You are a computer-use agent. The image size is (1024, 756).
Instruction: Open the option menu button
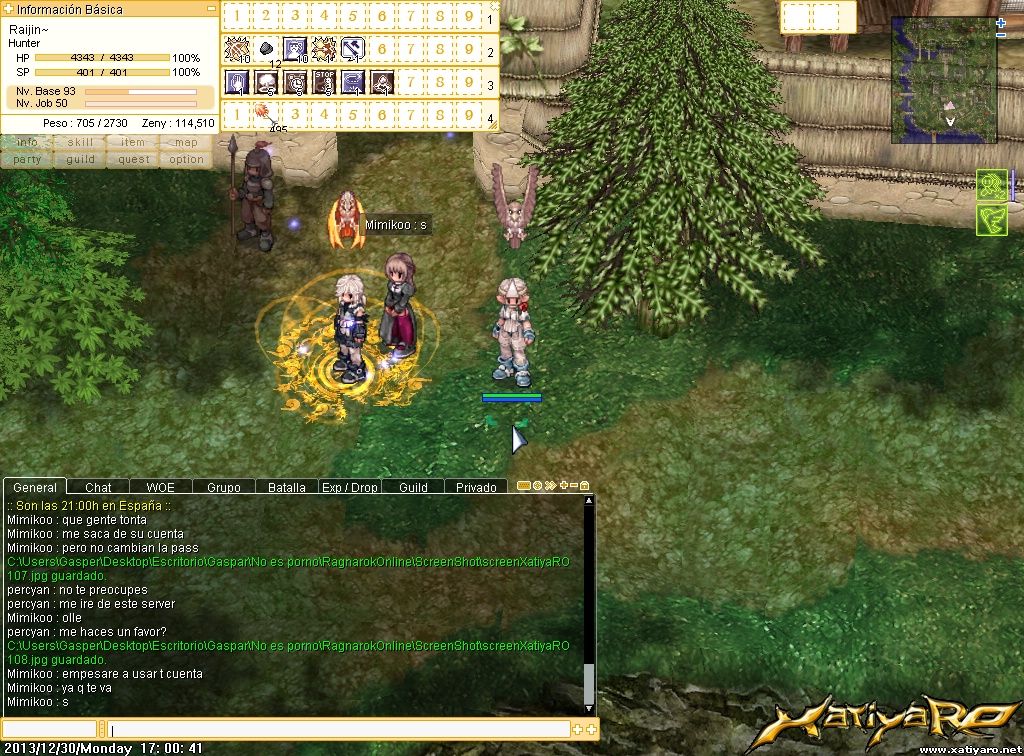(186, 160)
